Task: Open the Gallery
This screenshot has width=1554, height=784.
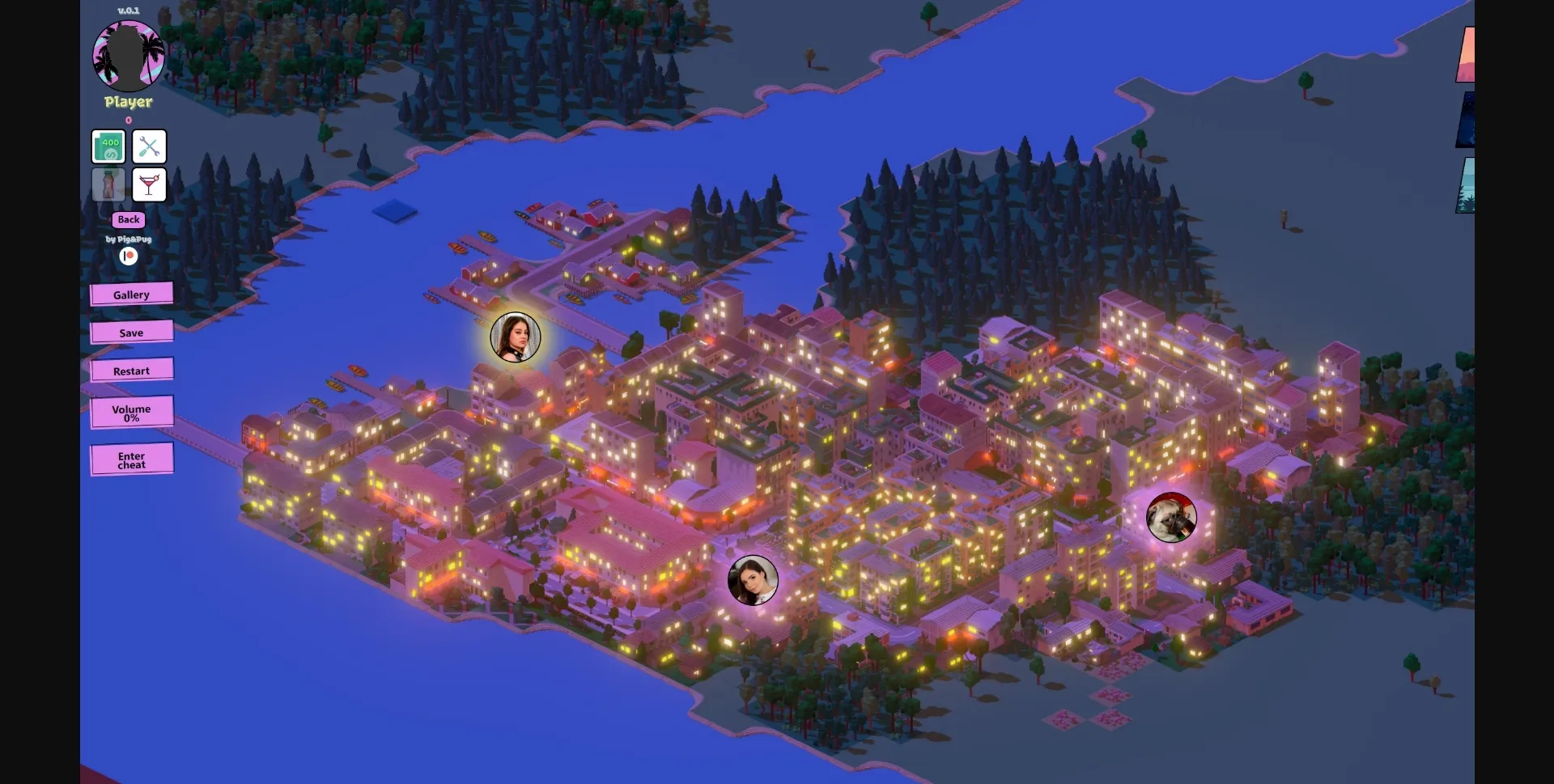Action: (131, 295)
